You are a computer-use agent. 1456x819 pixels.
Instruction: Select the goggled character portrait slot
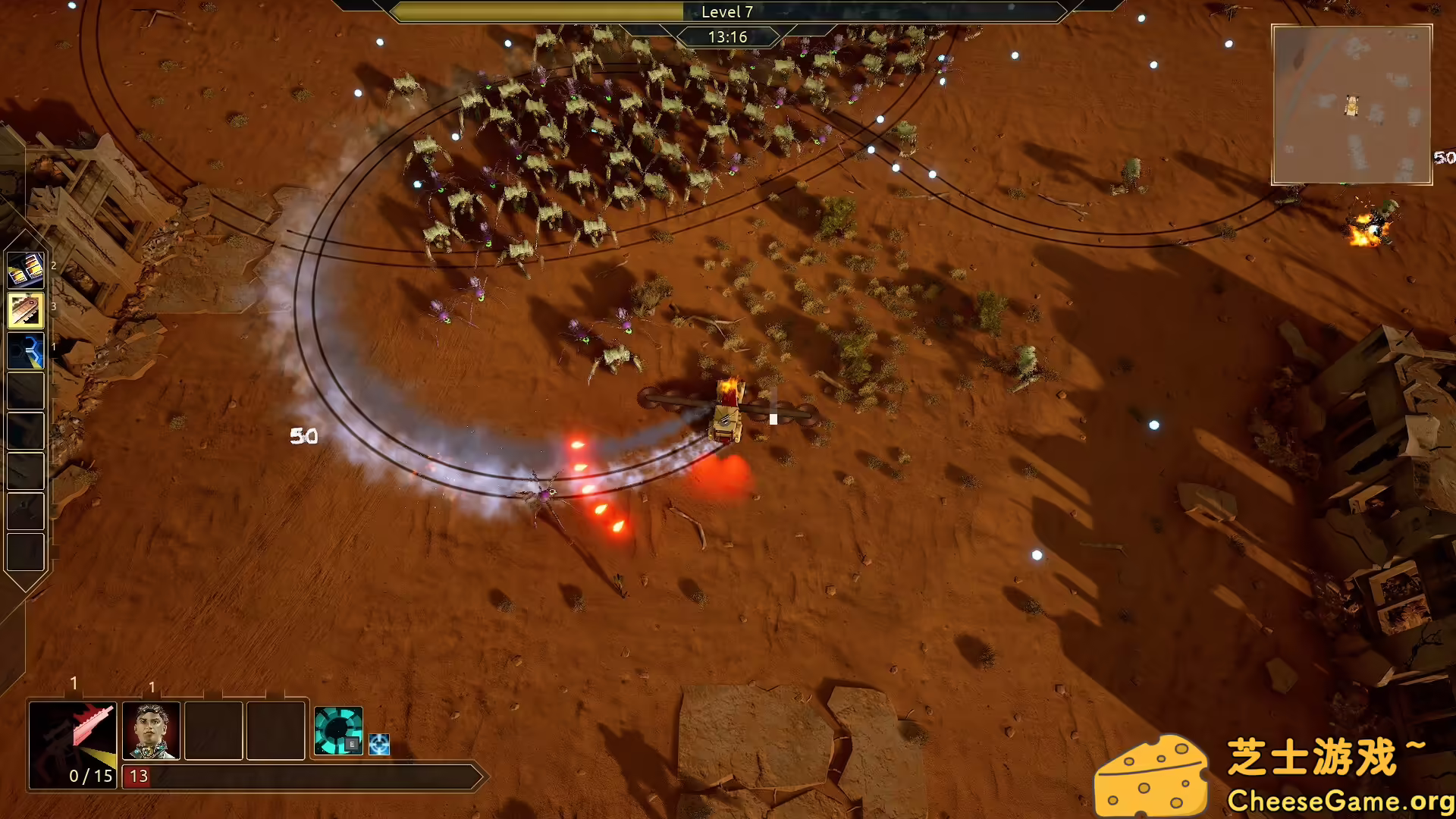(x=151, y=731)
